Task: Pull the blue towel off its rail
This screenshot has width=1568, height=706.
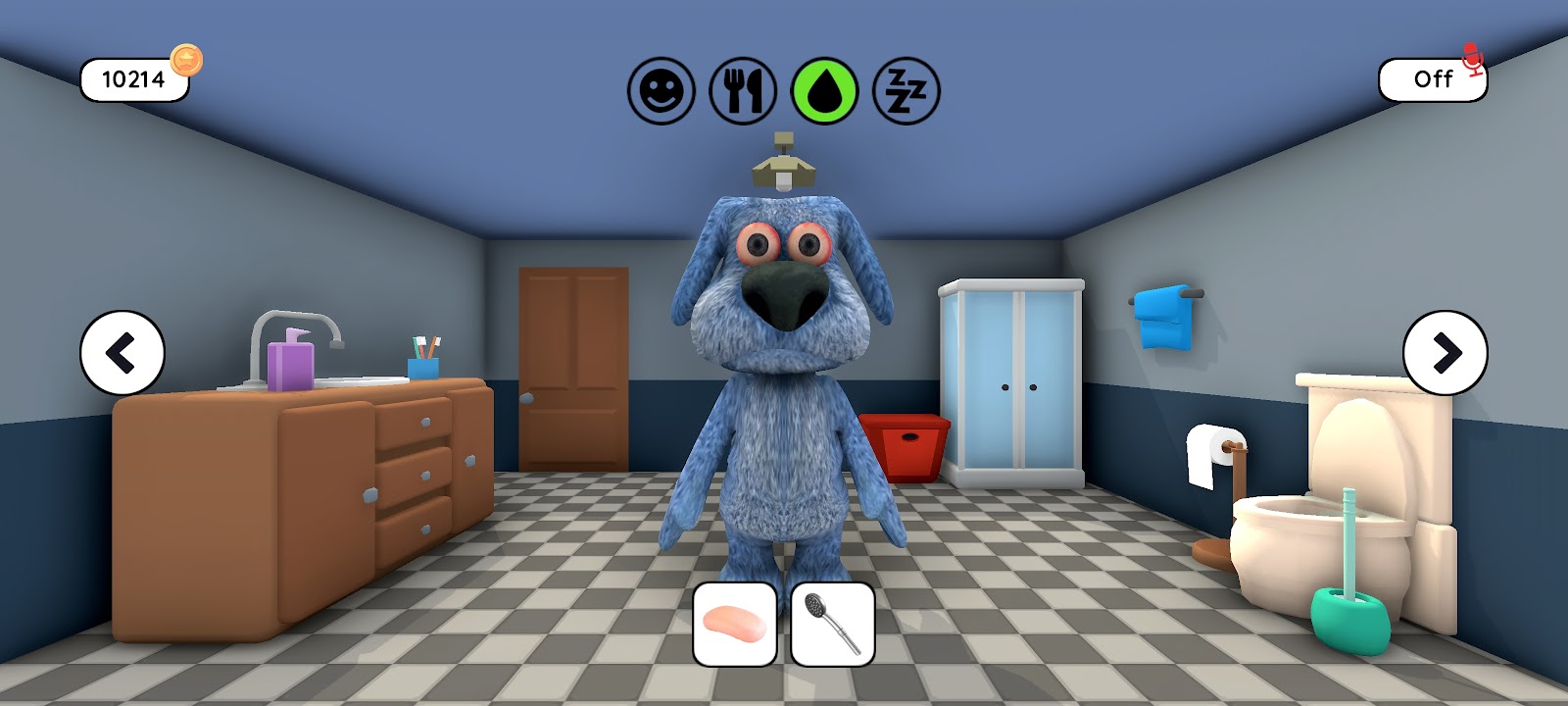Action: click(1161, 319)
